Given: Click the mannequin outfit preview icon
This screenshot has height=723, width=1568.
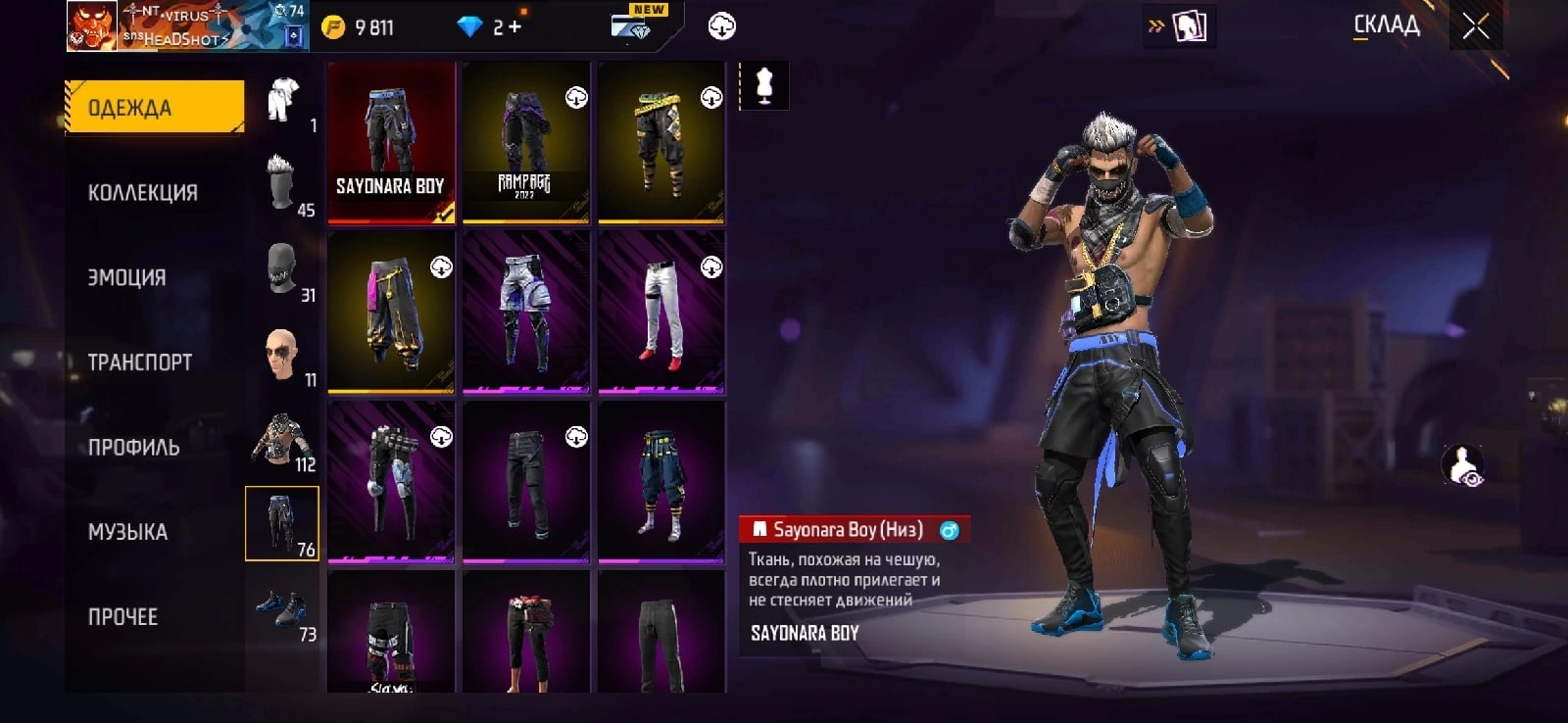Looking at the screenshot, I should tap(764, 86).
